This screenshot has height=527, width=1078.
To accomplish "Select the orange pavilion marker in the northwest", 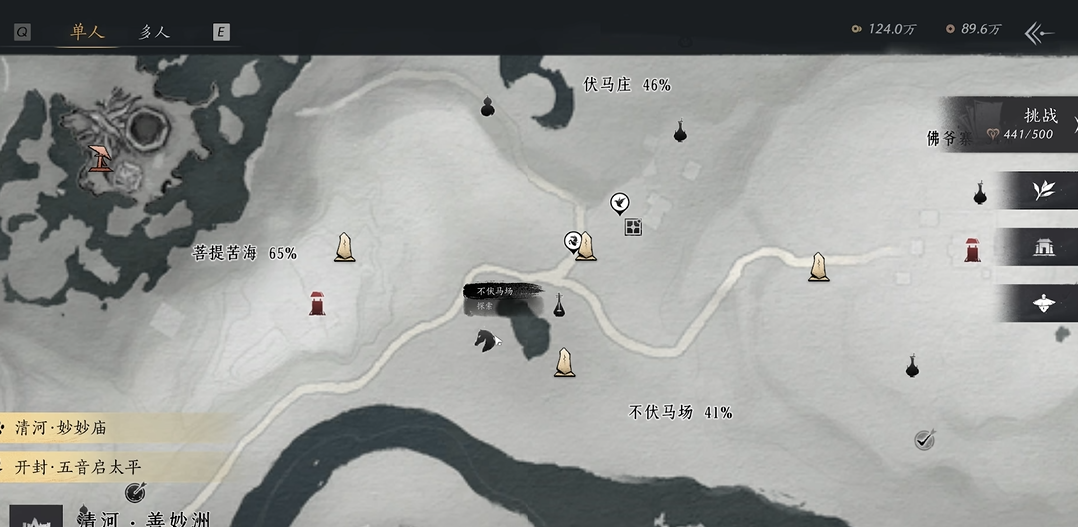I will pos(100,158).
